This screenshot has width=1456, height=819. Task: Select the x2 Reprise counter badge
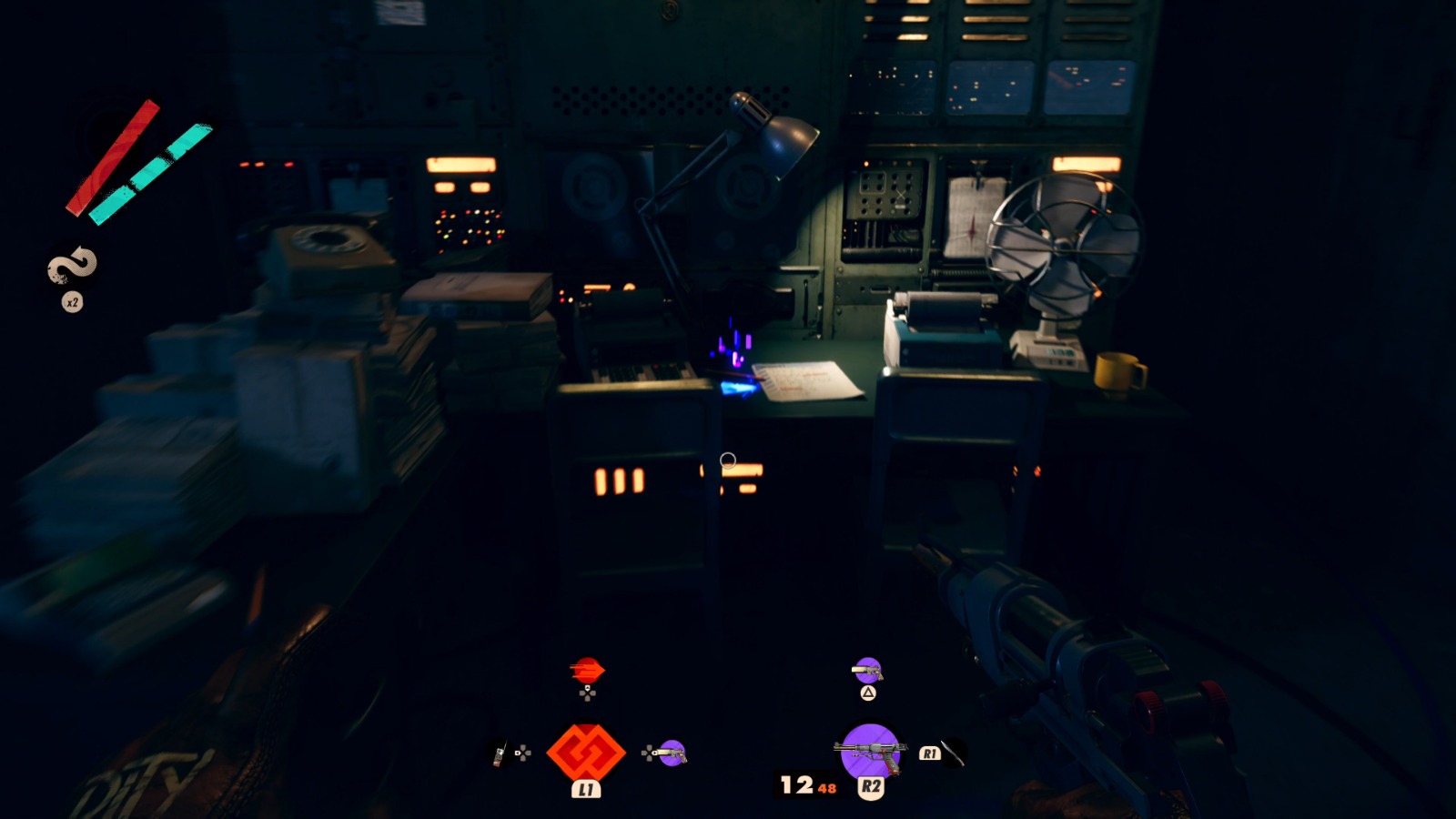click(71, 303)
